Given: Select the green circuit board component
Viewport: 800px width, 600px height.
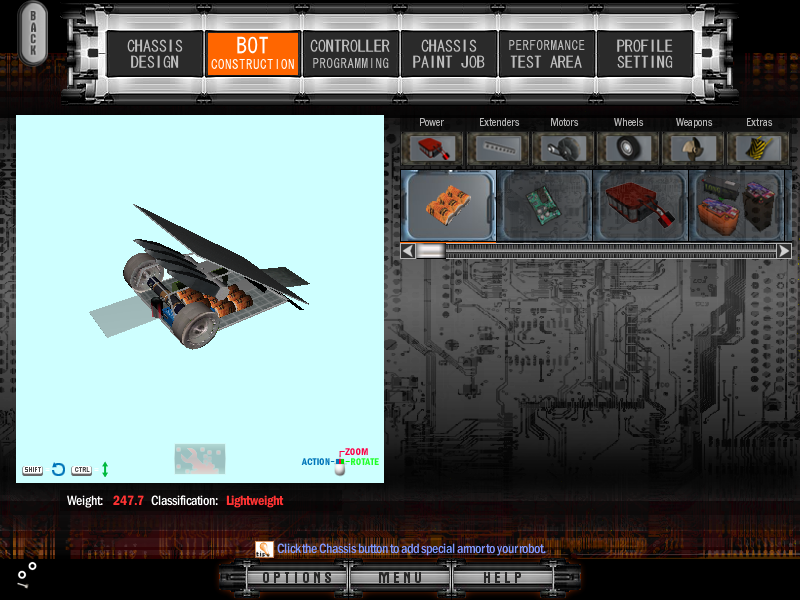Looking at the screenshot, I should click(x=544, y=205).
